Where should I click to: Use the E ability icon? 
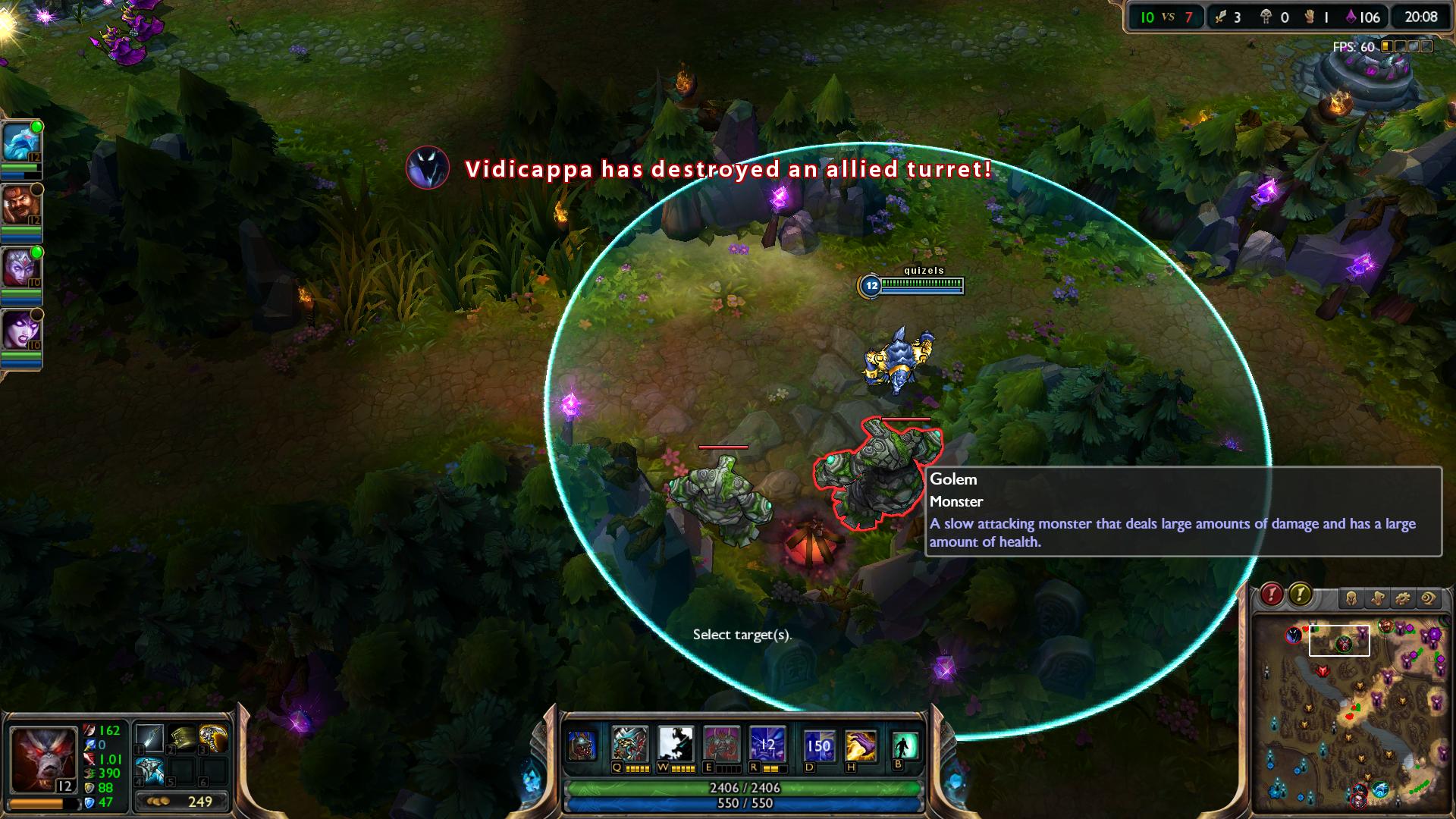[721, 744]
